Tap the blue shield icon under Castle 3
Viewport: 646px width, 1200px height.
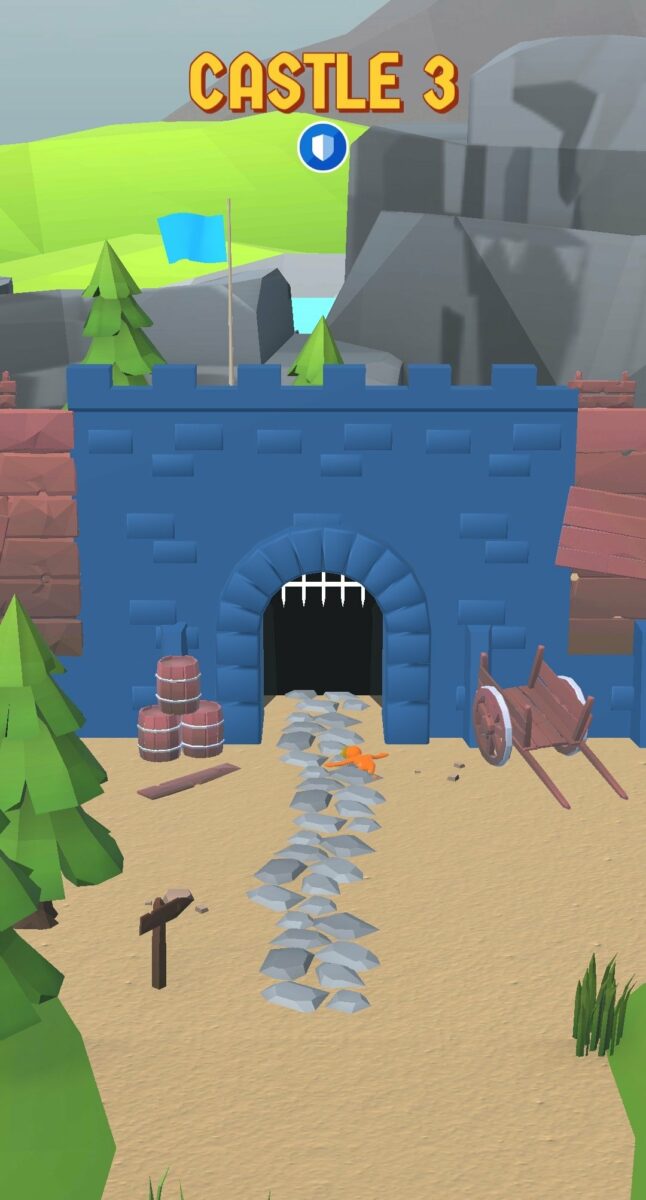323,147
